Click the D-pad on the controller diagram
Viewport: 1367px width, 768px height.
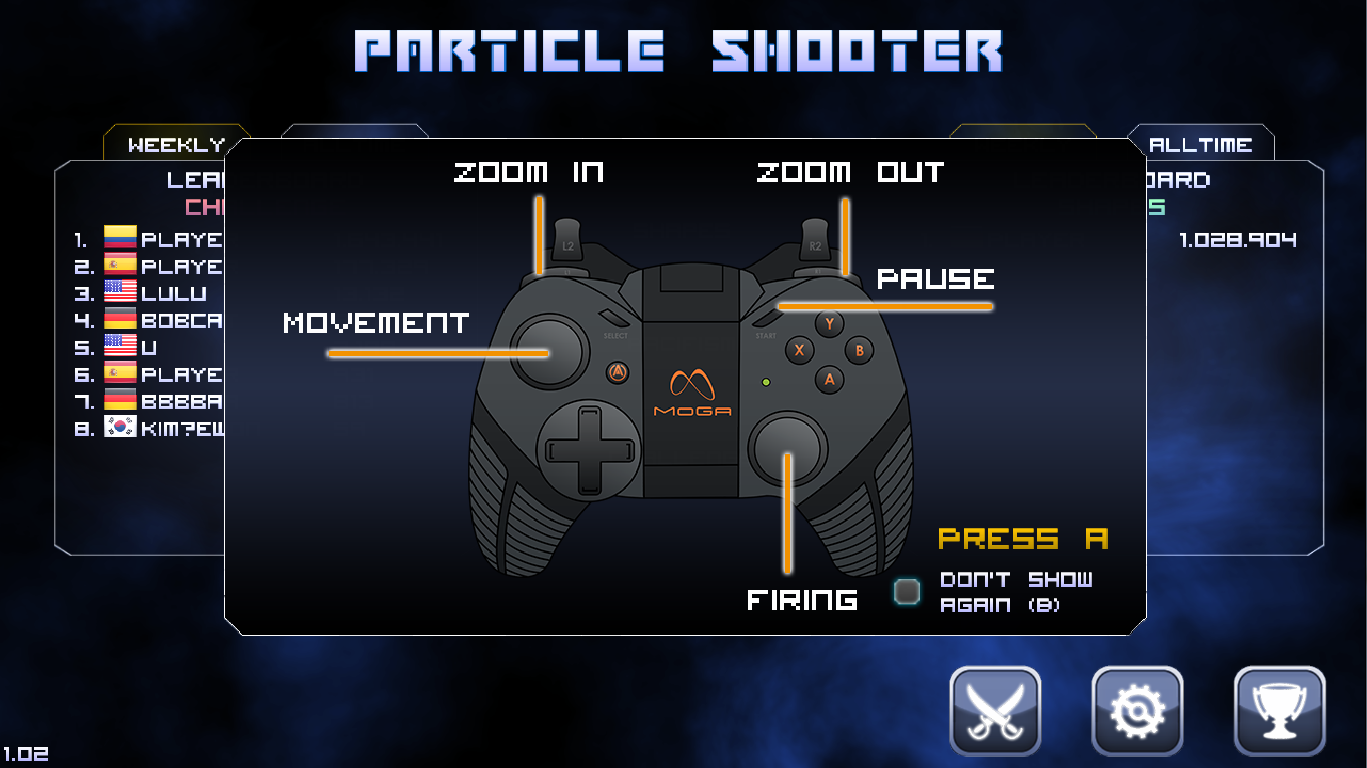click(x=589, y=450)
